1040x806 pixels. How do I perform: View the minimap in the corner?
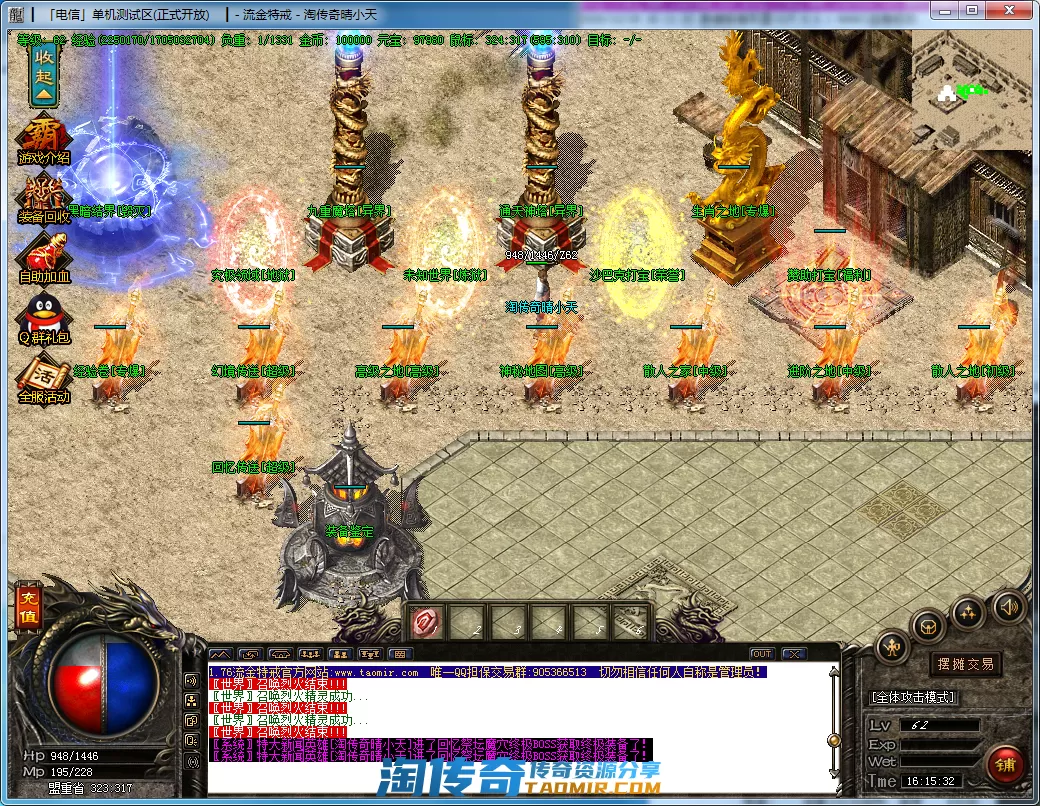tap(970, 90)
